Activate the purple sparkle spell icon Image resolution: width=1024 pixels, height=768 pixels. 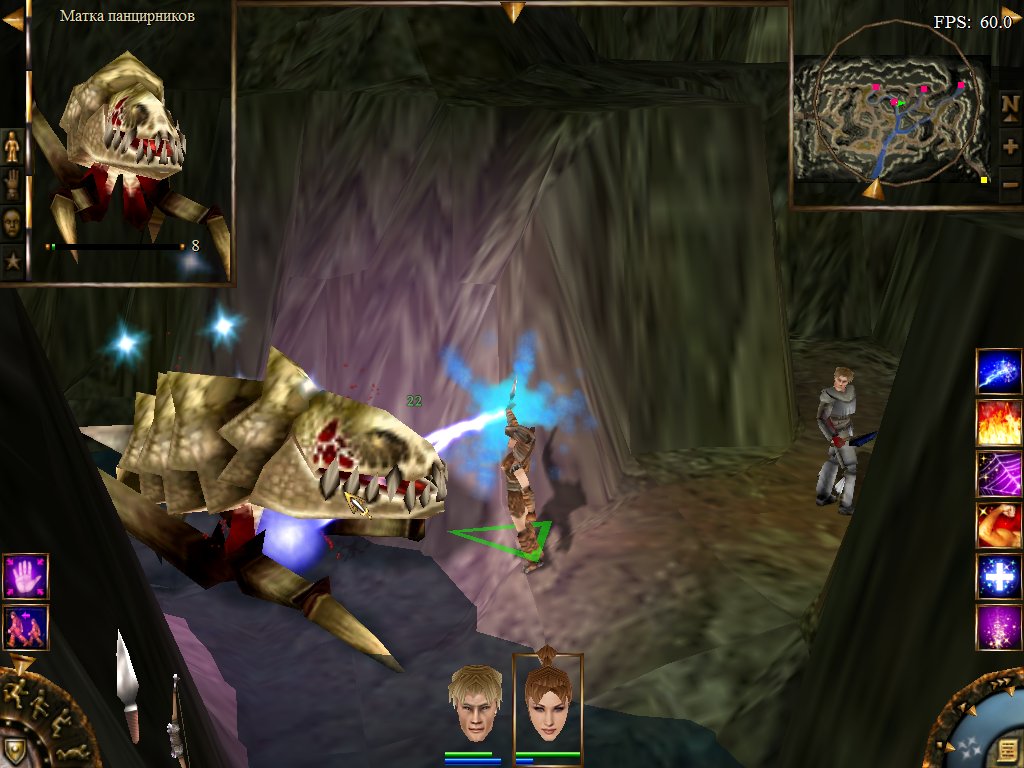click(998, 627)
